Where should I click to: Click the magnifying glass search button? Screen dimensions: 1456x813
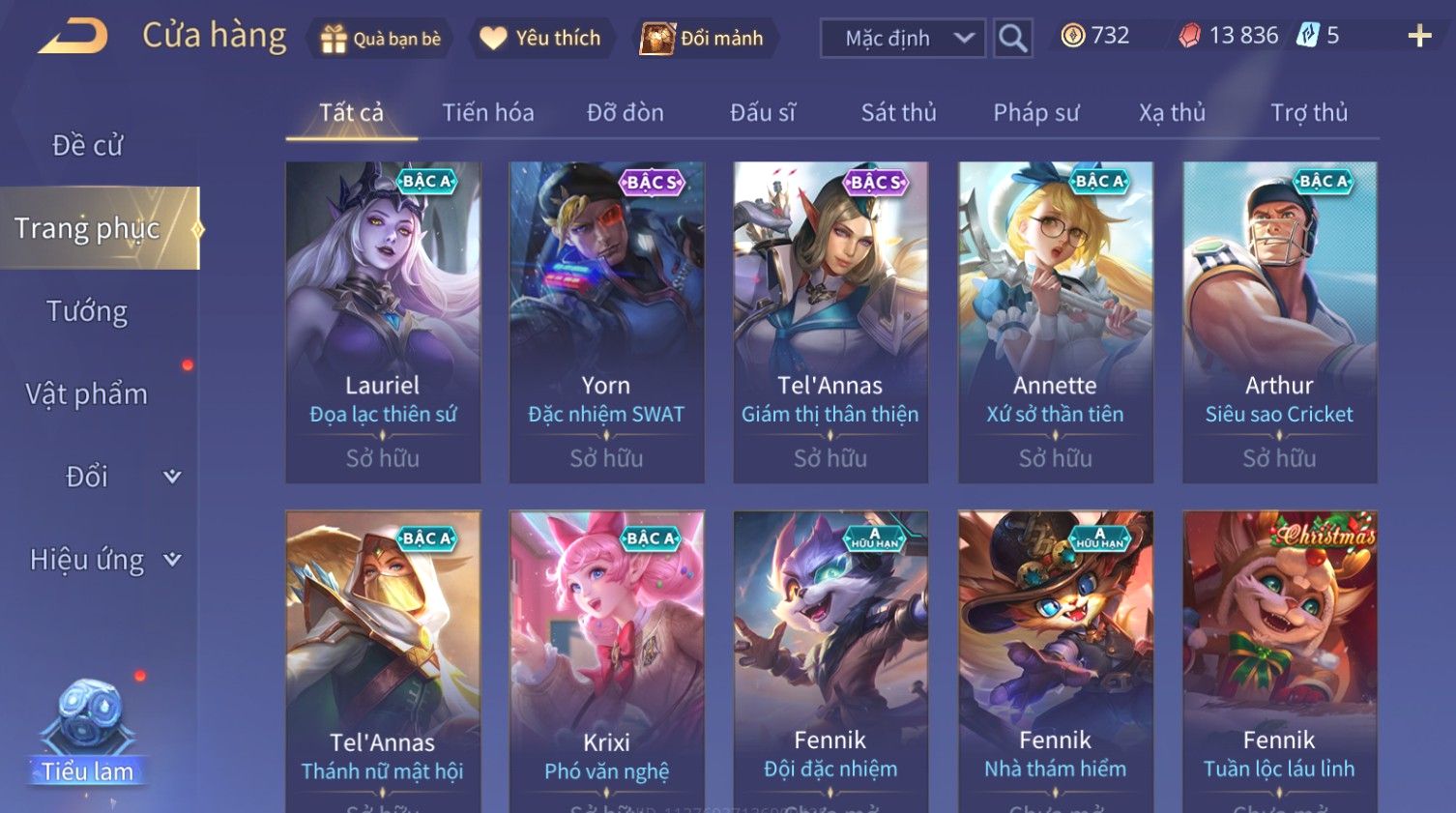1012,39
